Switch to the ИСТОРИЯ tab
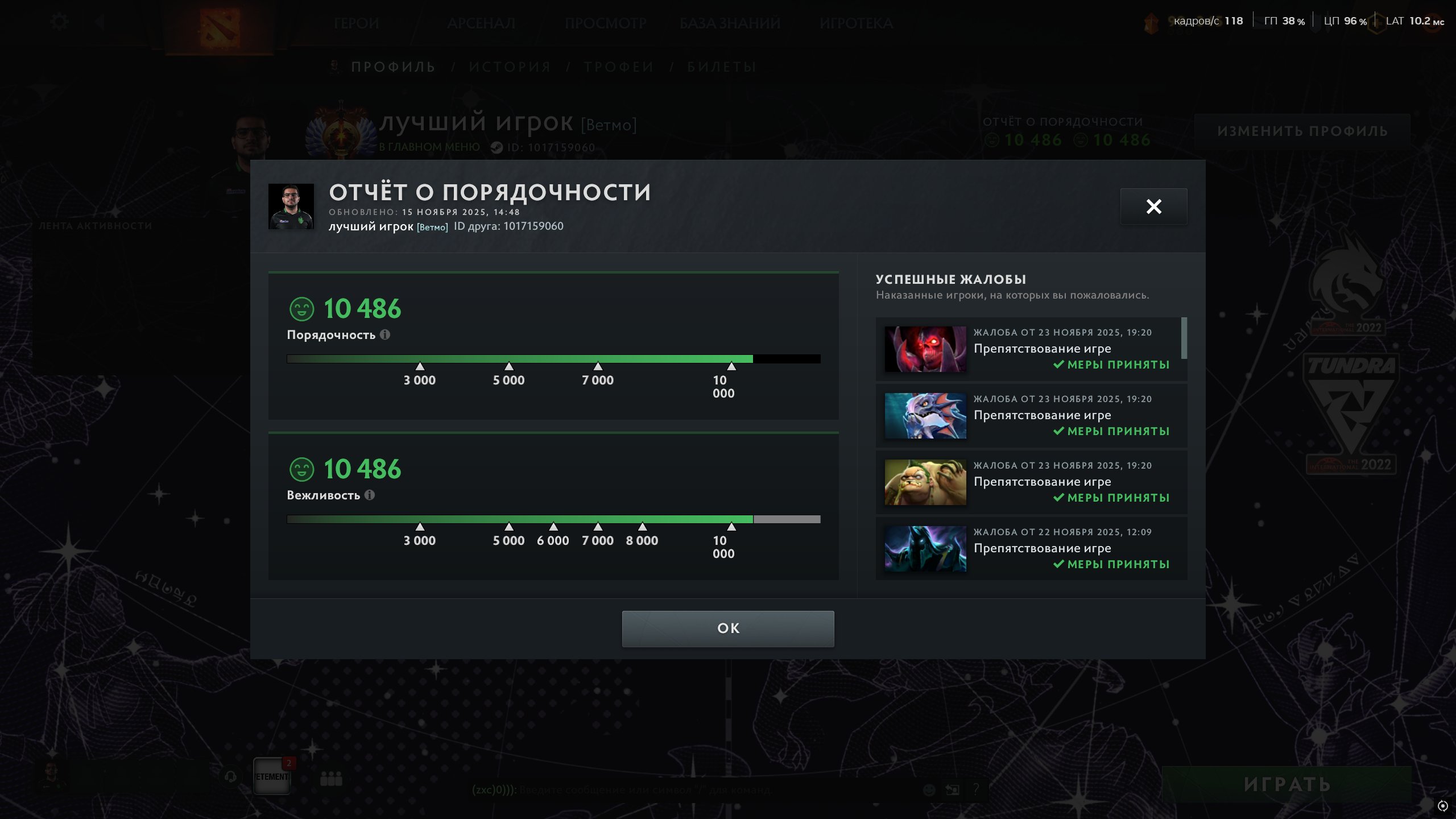Viewport: 1456px width, 819px height. tap(510, 66)
